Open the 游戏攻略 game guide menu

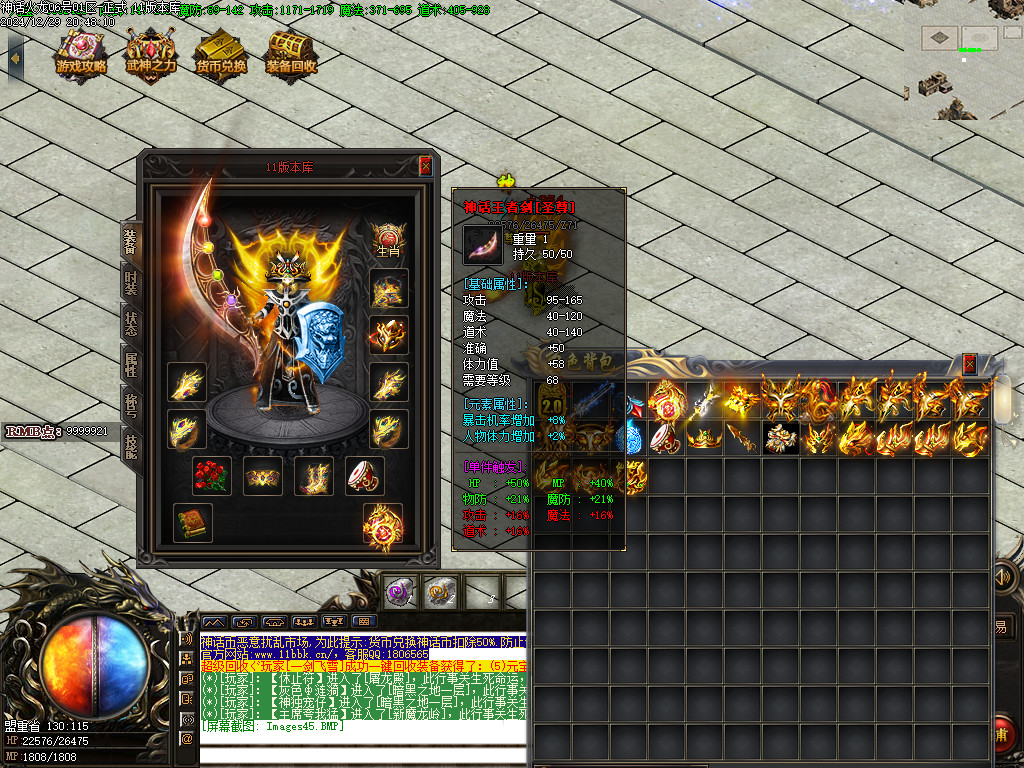click(x=81, y=52)
